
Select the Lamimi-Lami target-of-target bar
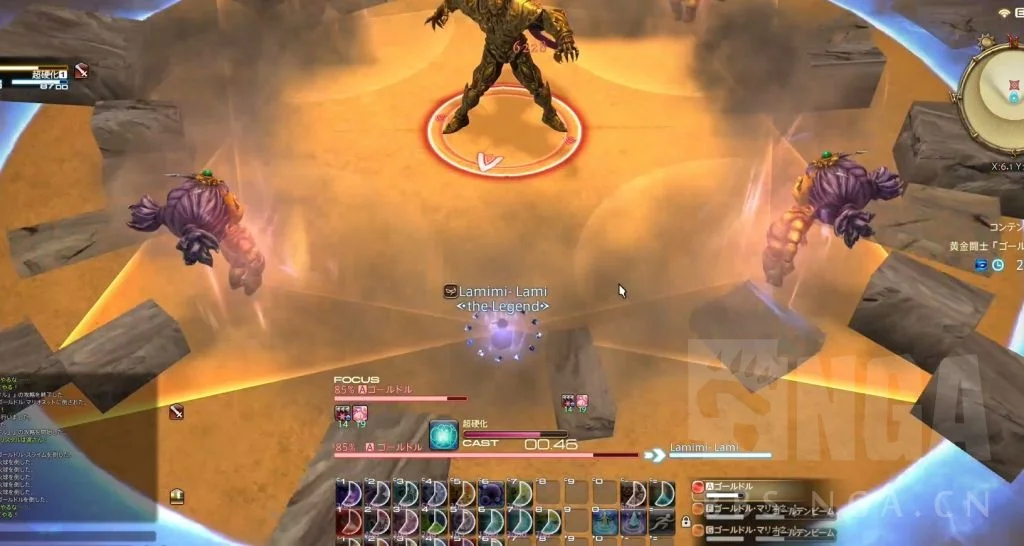(x=720, y=455)
